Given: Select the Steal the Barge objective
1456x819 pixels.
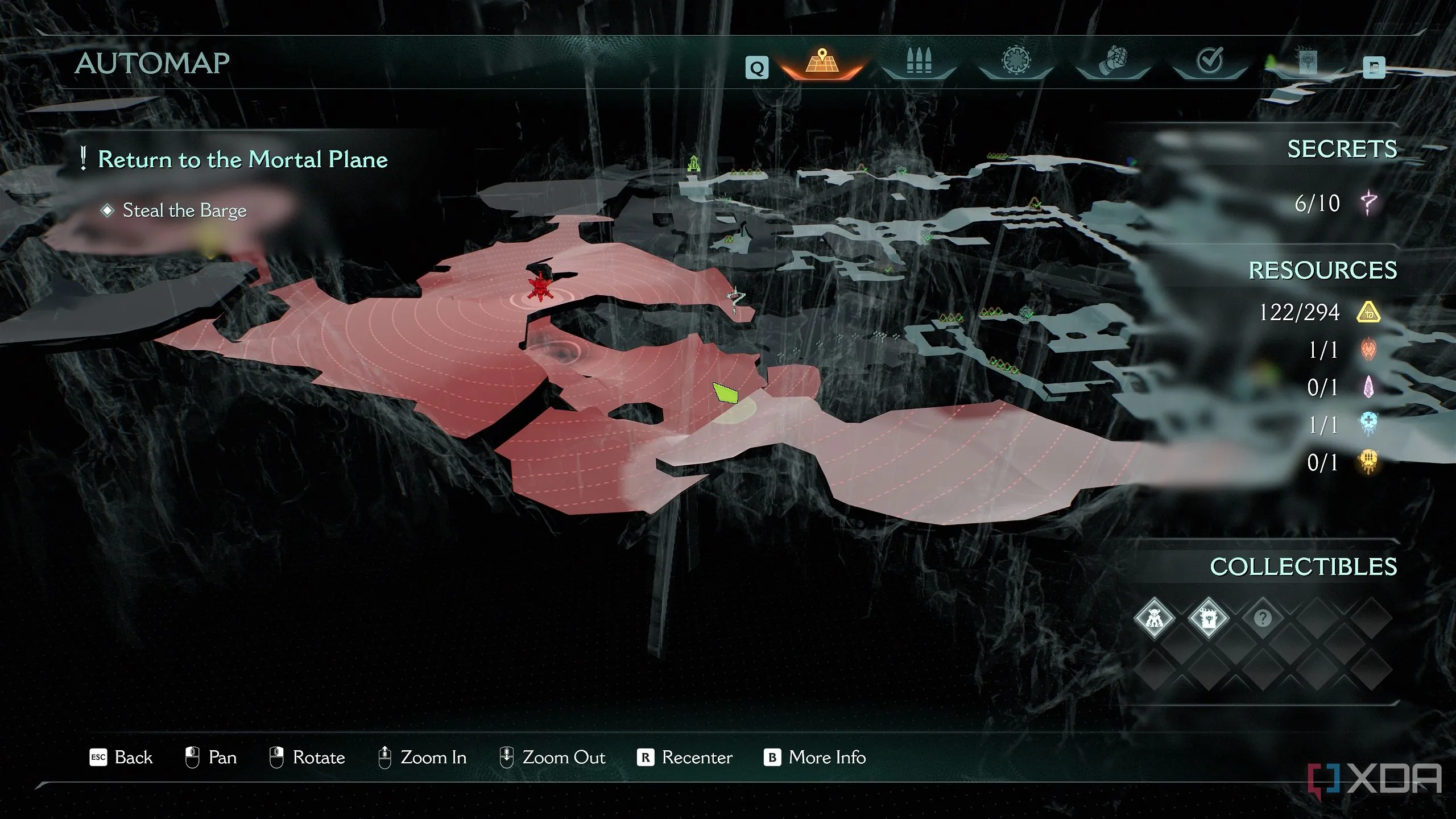Looking at the screenshot, I should tap(184, 210).
